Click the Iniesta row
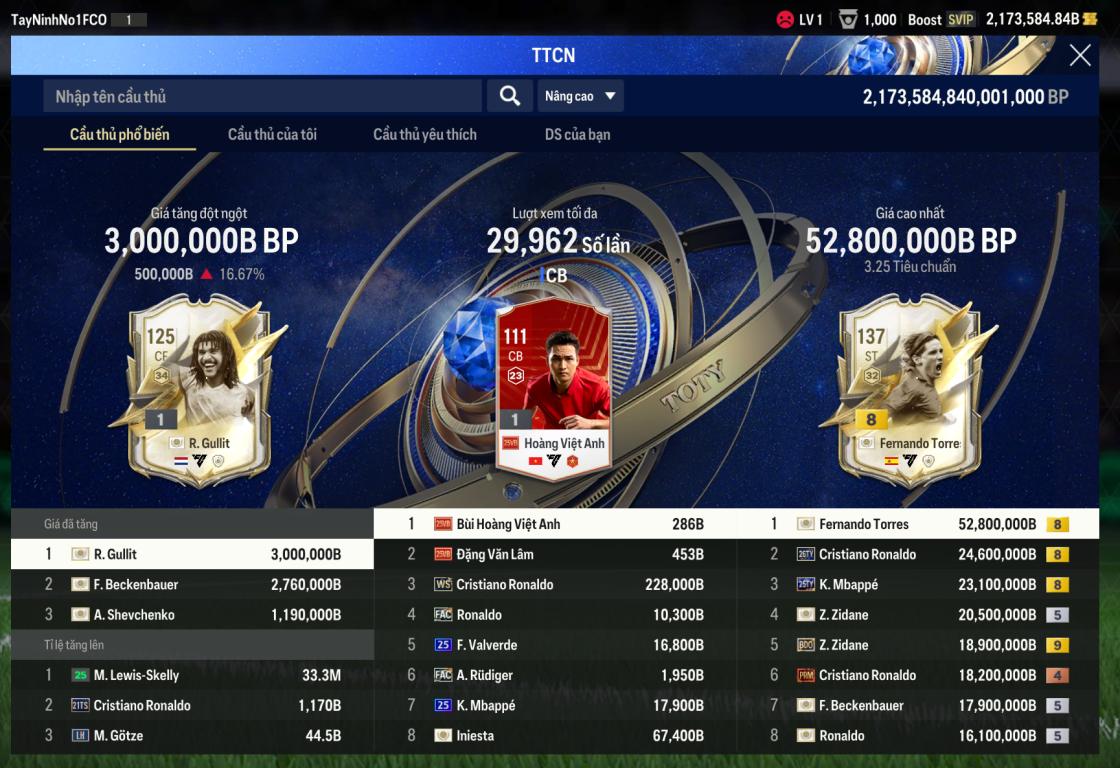 click(555, 736)
